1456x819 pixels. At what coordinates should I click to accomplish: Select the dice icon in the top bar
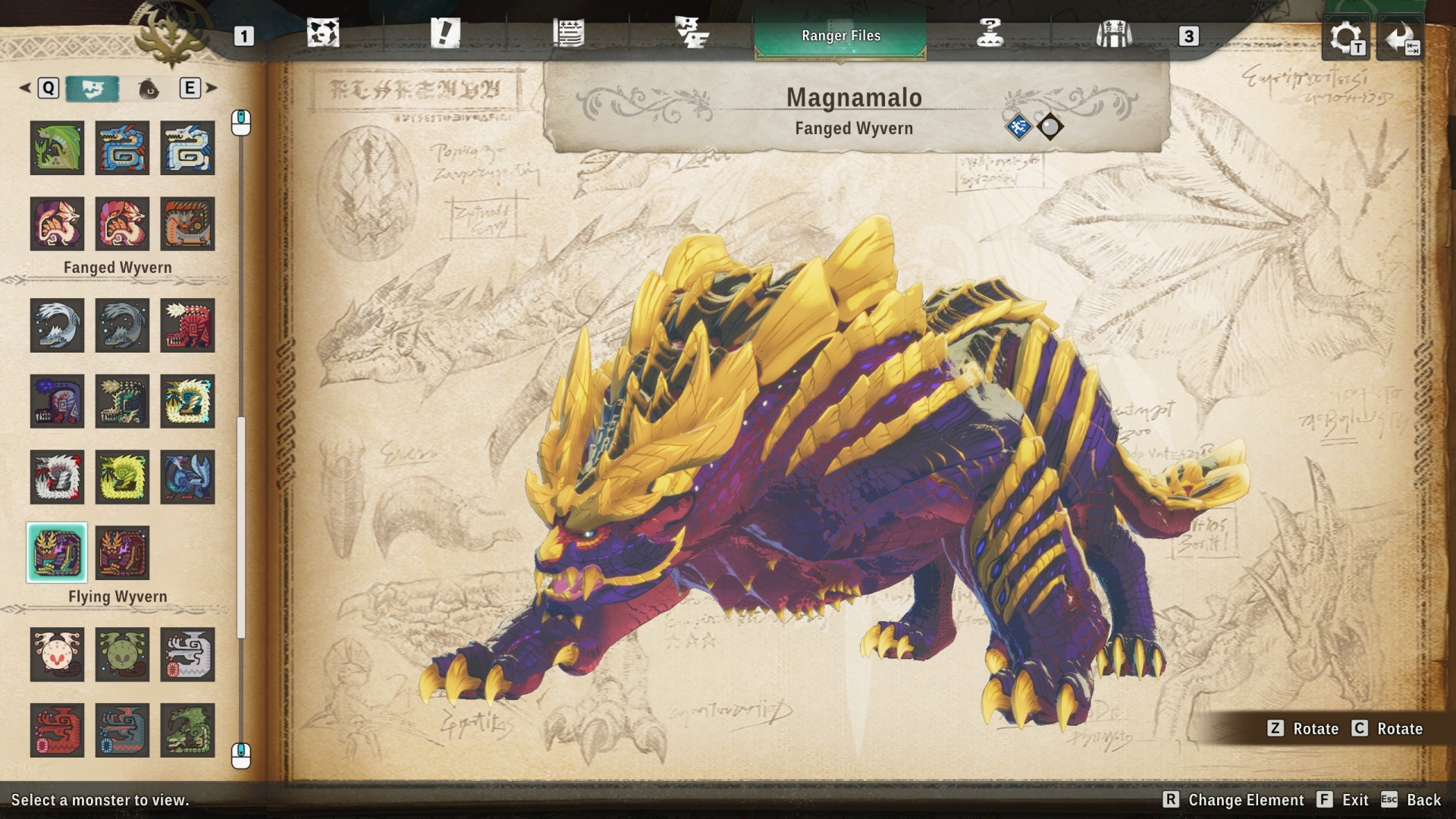point(325,33)
